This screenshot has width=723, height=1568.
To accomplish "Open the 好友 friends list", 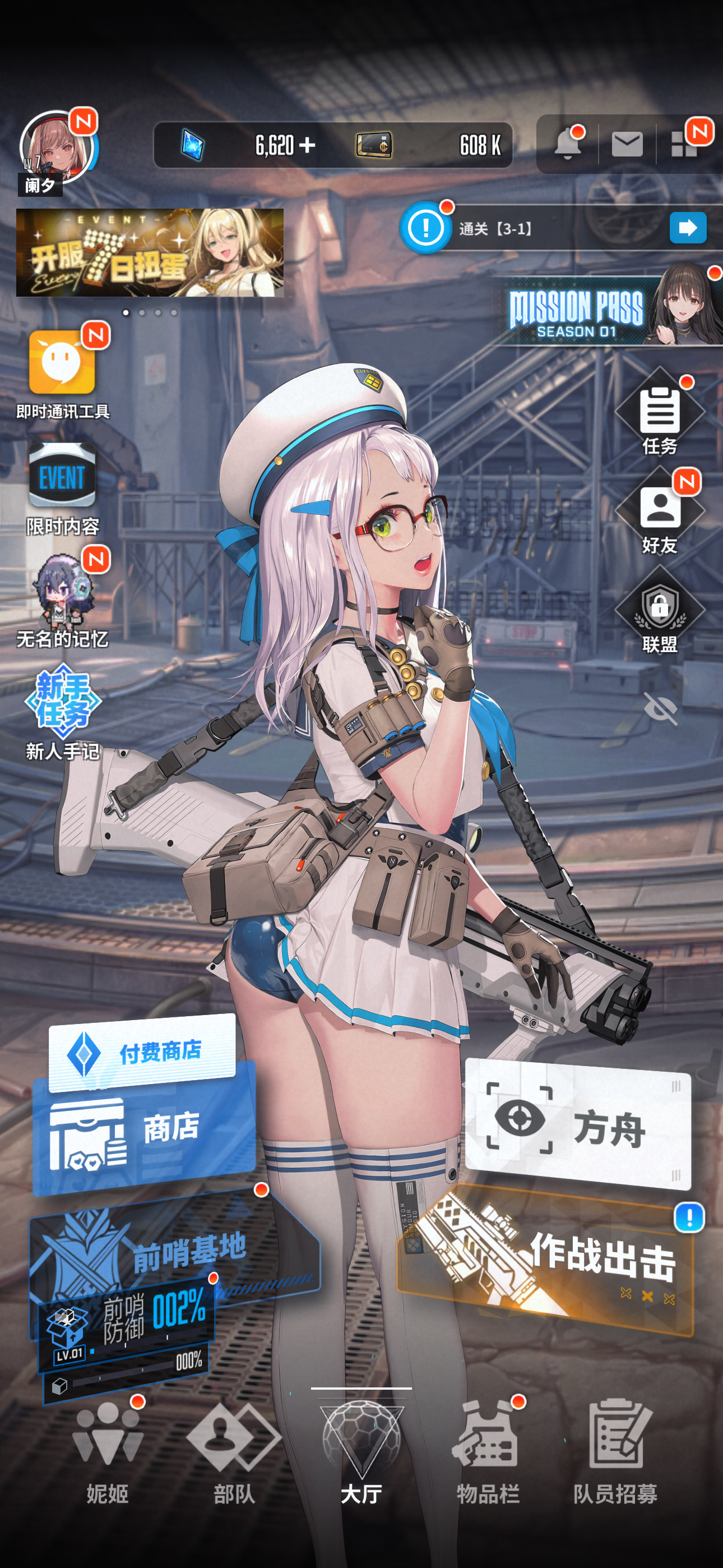I will click(x=660, y=510).
